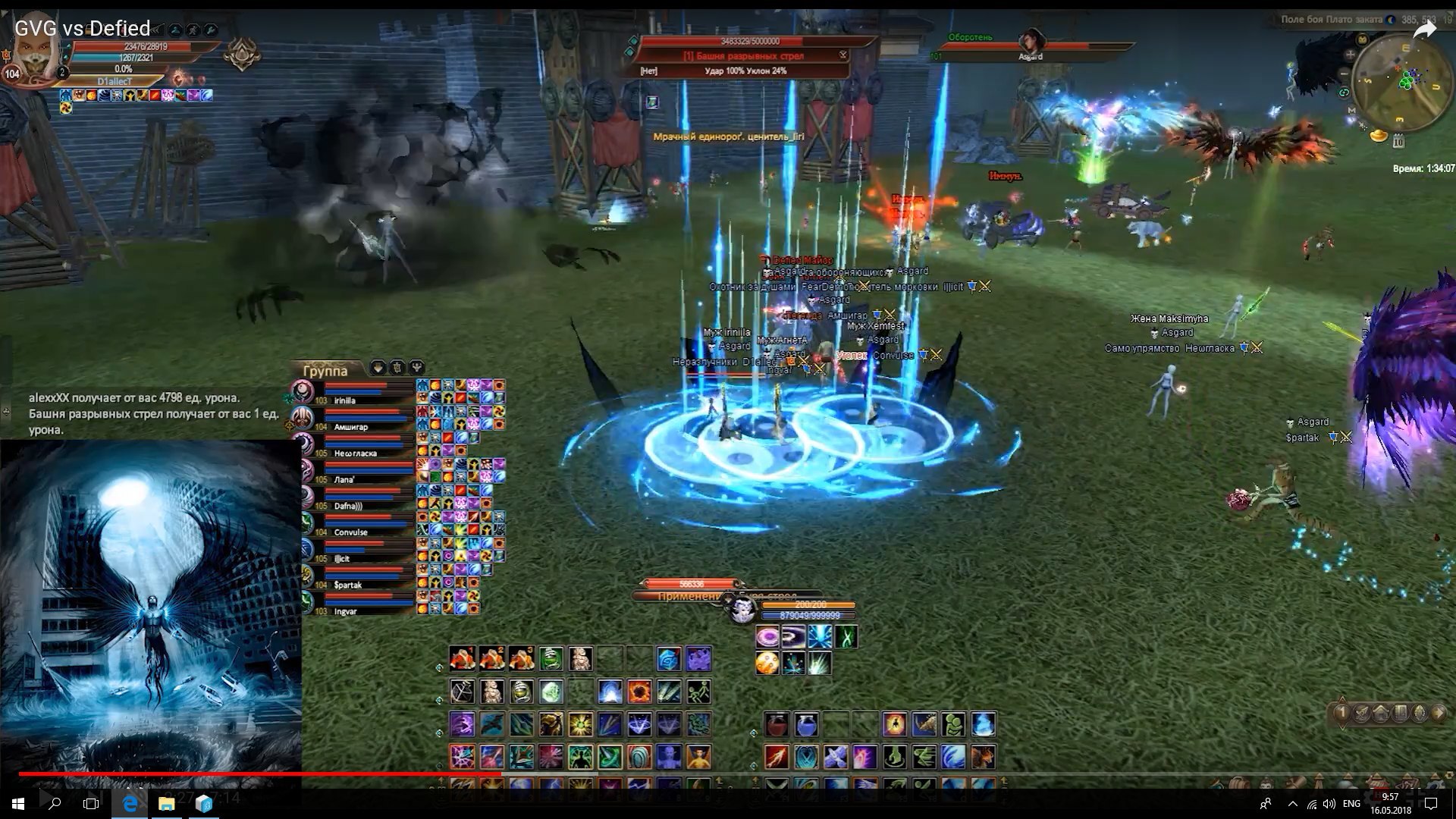Activate the orange fiery ring skill
1456x819 pixels.
pyautogui.click(x=639, y=692)
